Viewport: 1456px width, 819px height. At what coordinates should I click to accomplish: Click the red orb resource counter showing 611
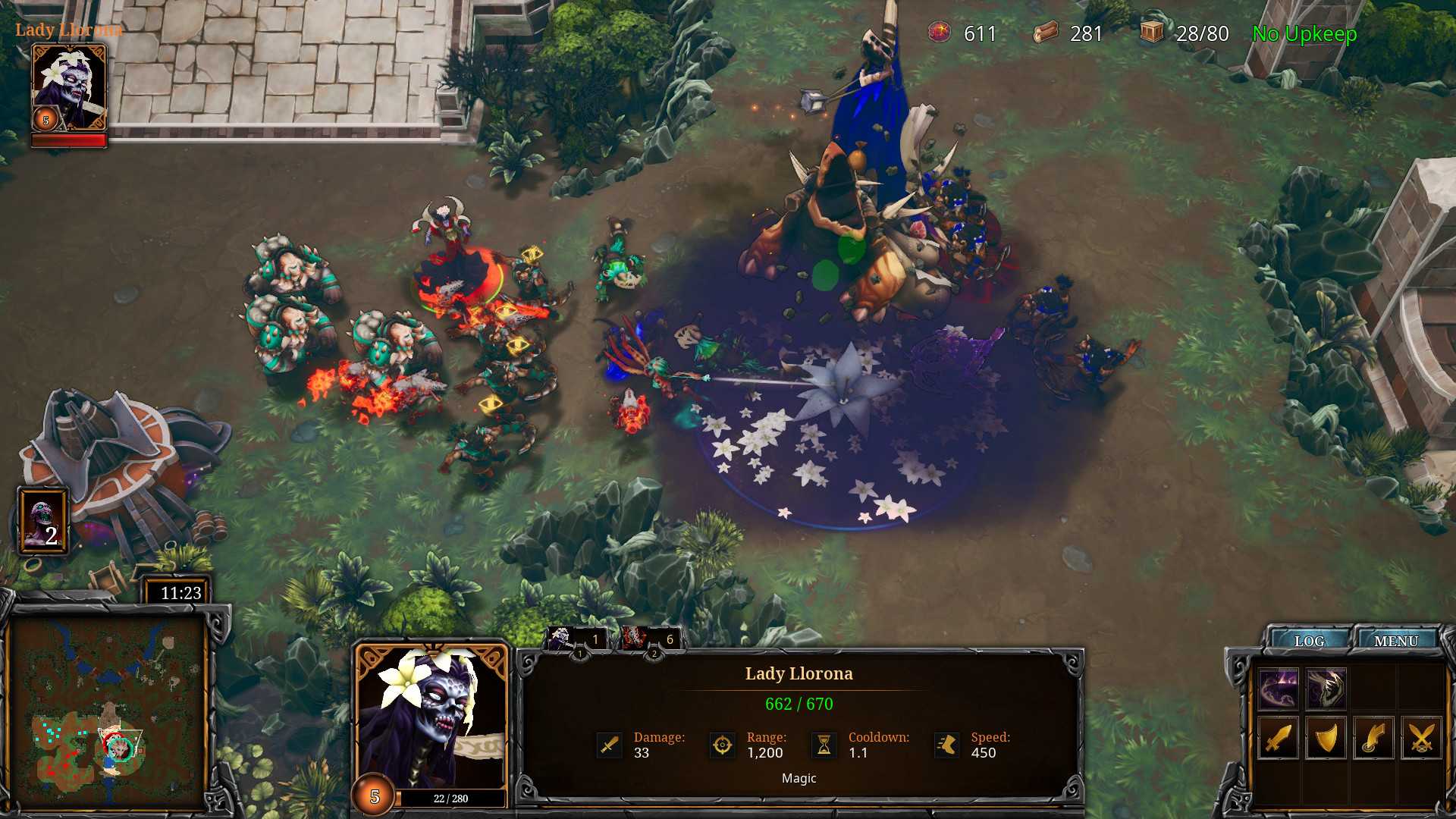click(x=938, y=33)
